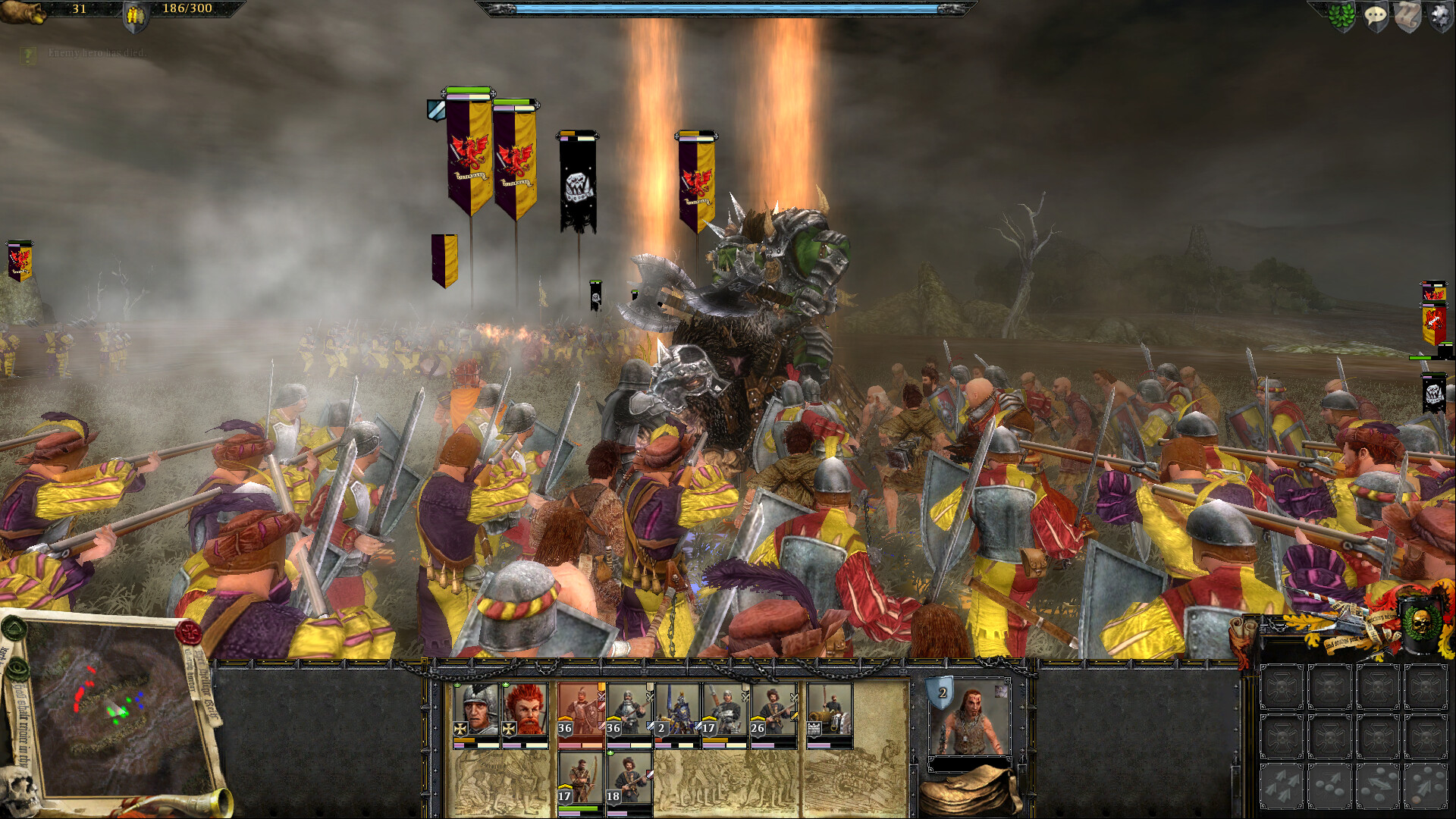The image size is (1456, 819).
Task: Open the quill emblem icon near top-right corner
Action: [x=1407, y=17]
